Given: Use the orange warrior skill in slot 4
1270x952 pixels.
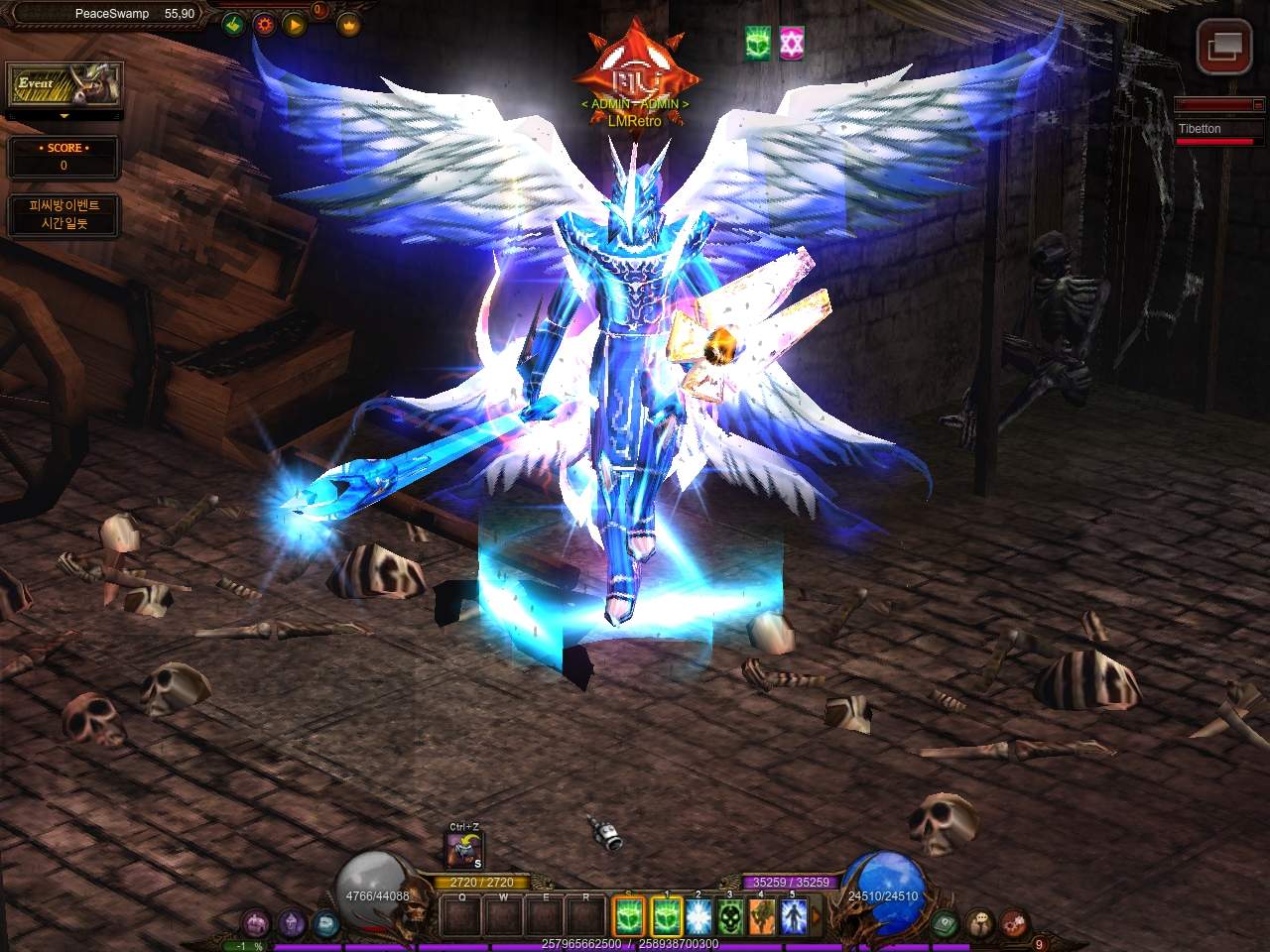Looking at the screenshot, I should pyautogui.click(x=762, y=915).
